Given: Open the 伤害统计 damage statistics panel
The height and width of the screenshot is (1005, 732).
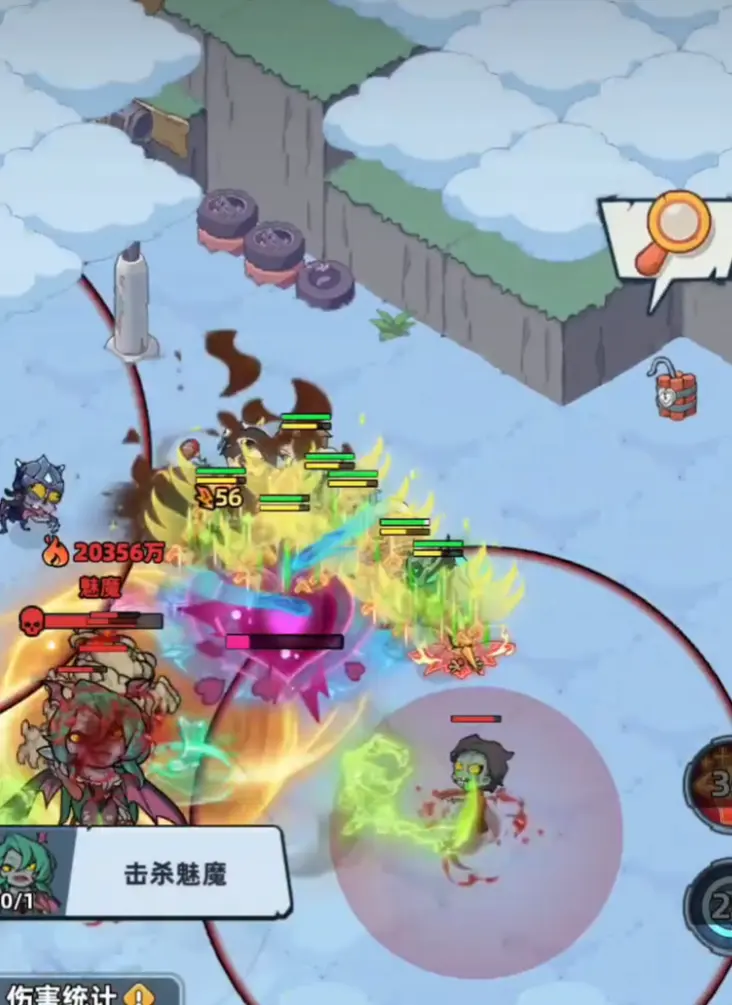Looking at the screenshot, I should coord(80,993).
